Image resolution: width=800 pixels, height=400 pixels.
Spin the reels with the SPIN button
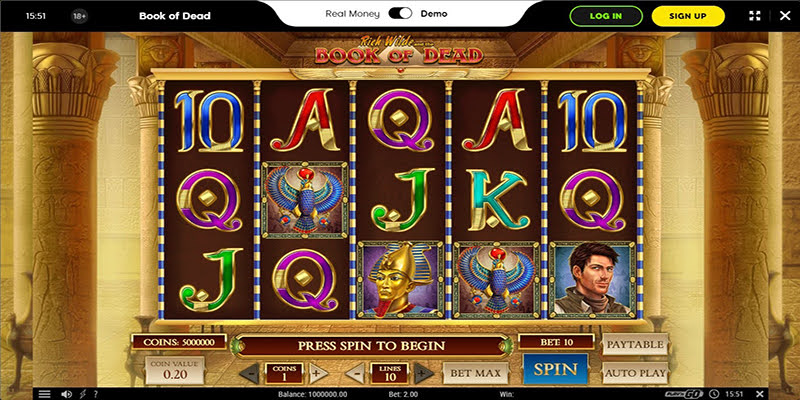click(556, 369)
